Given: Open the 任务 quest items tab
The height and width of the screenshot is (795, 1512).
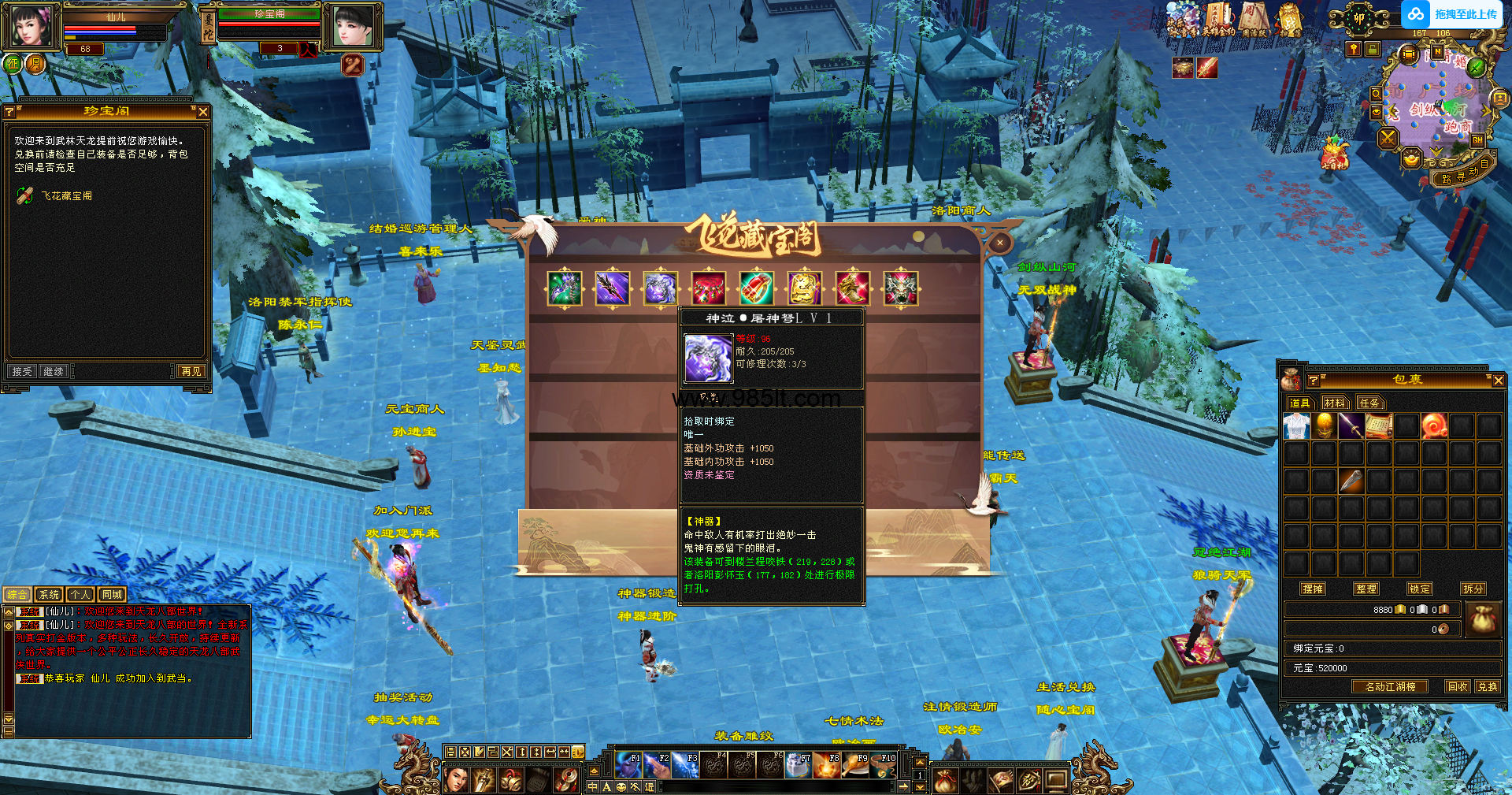Looking at the screenshot, I should point(1369,403).
